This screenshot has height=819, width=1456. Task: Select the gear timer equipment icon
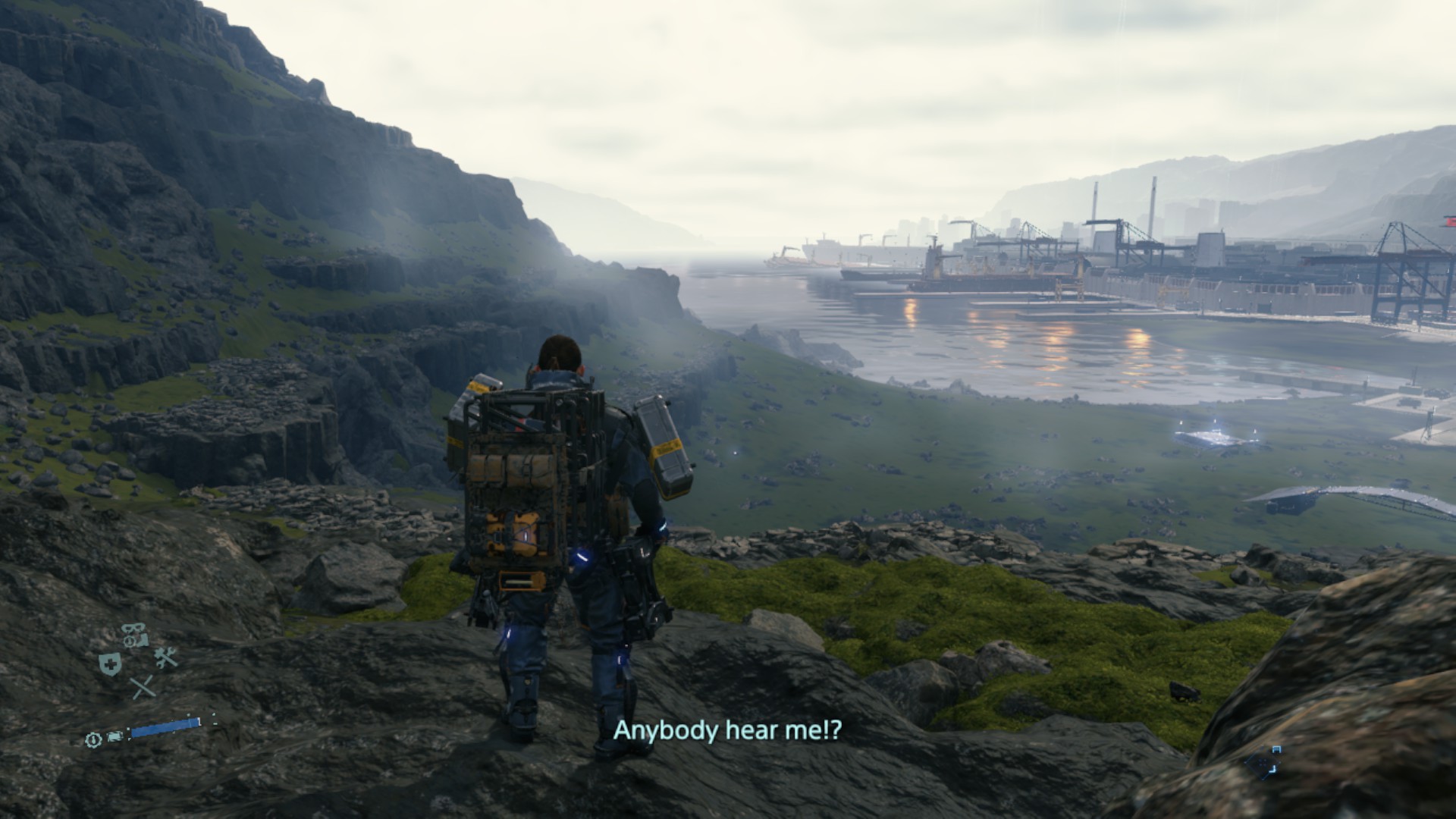pyautogui.click(x=94, y=740)
